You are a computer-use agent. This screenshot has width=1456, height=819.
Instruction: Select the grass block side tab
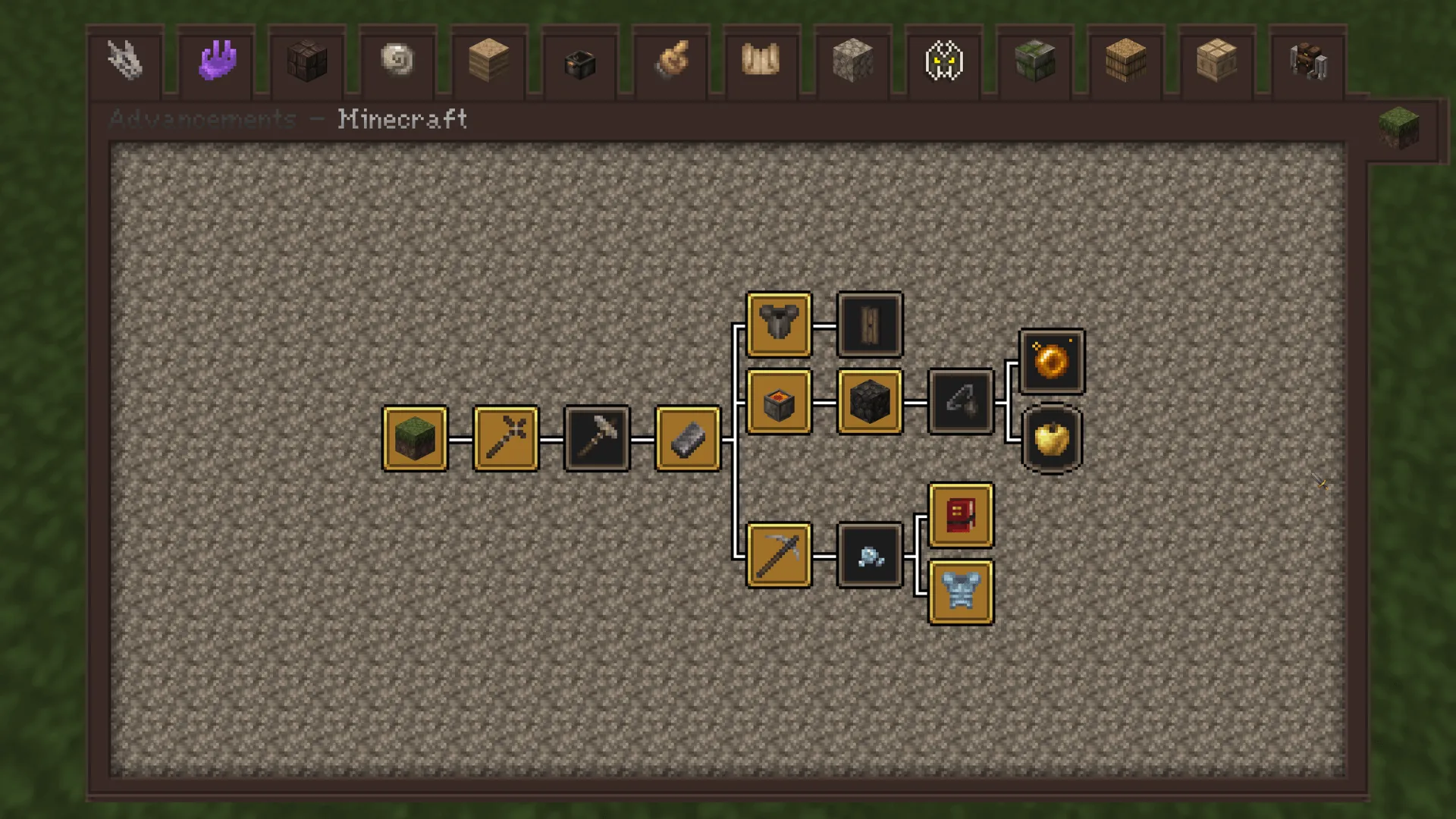click(x=1399, y=127)
